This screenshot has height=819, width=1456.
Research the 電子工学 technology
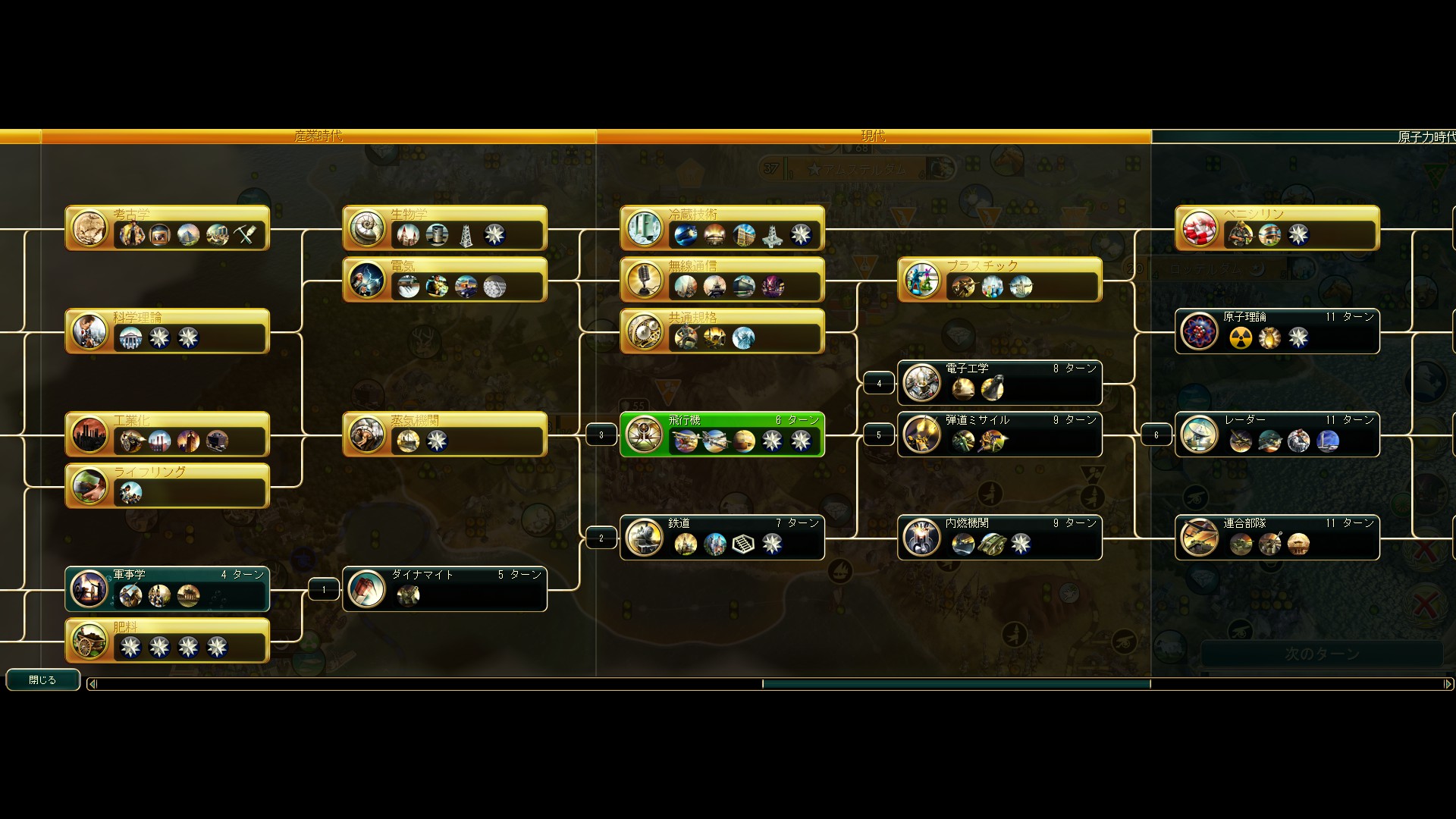click(x=999, y=383)
